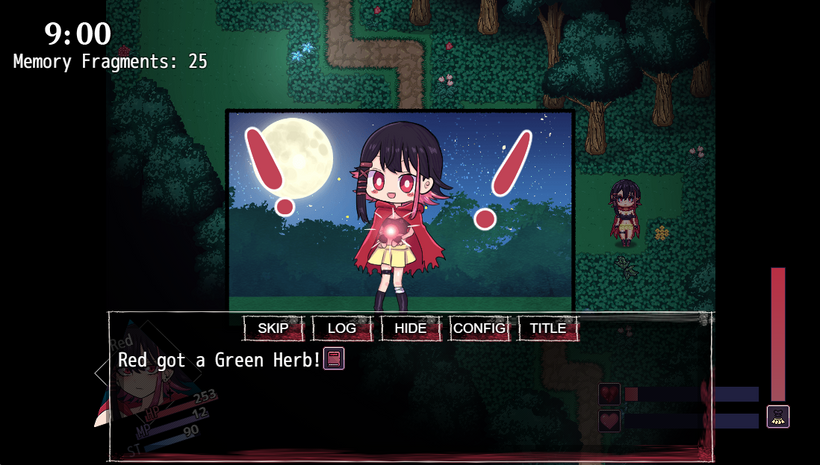Open the CONFIG settings
The width and height of the screenshot is (820, 465).
click(x=479, y=328)
